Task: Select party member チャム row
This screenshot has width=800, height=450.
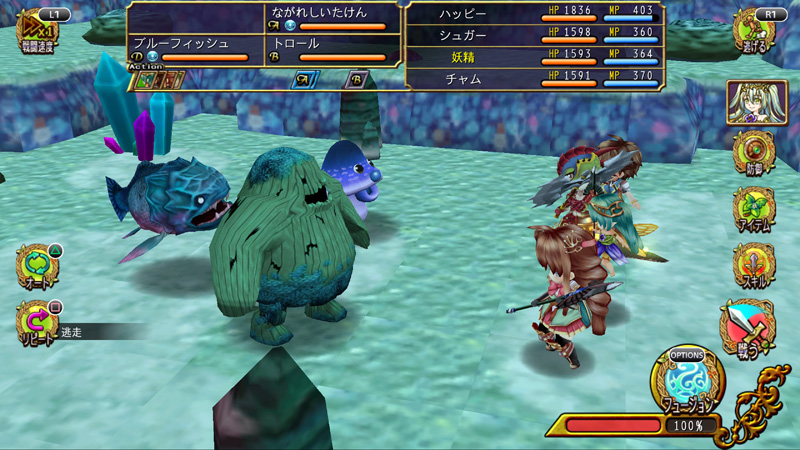Action: click(536, 79)
